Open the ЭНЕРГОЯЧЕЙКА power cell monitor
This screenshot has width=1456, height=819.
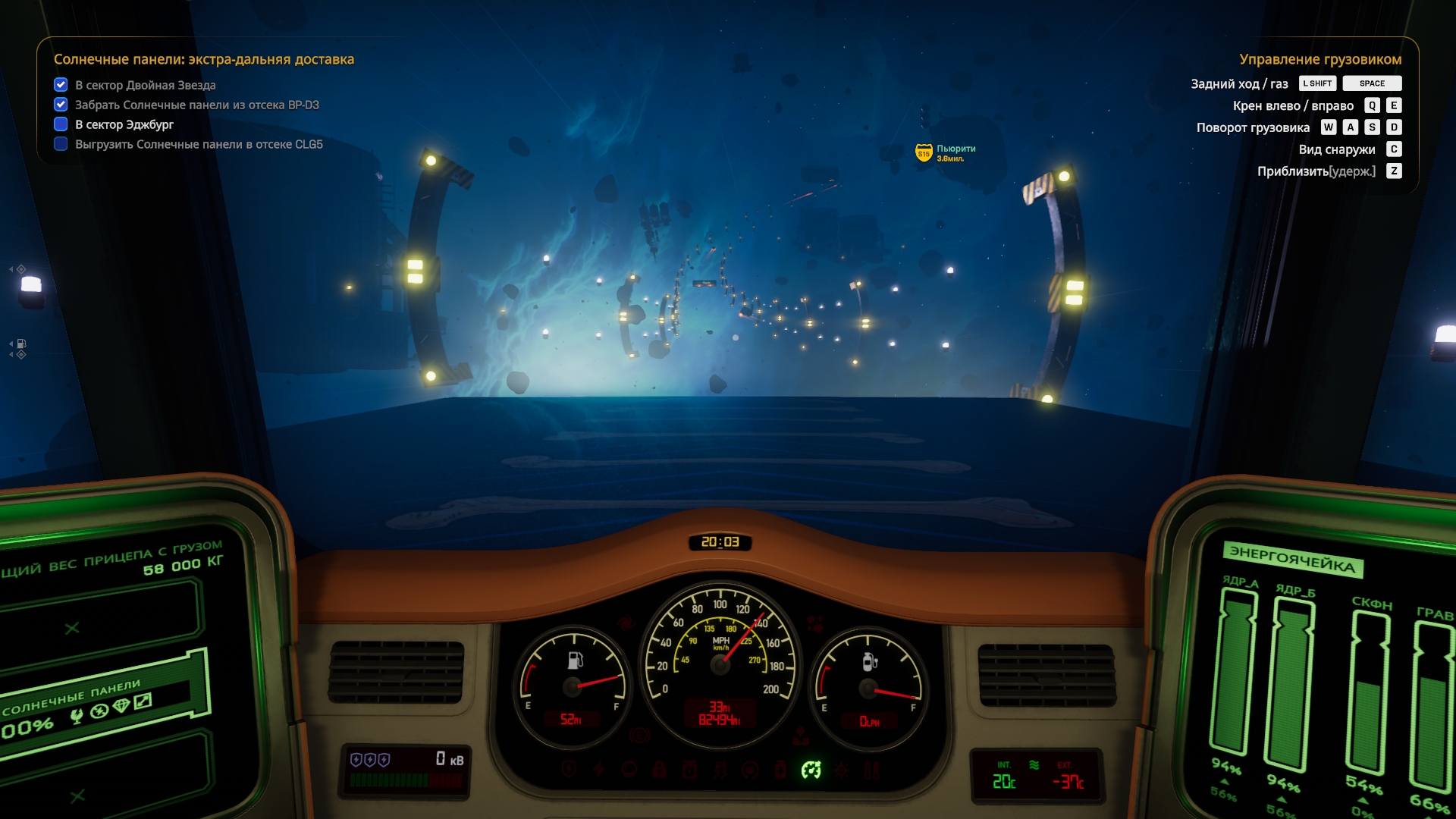[1292, 560]
